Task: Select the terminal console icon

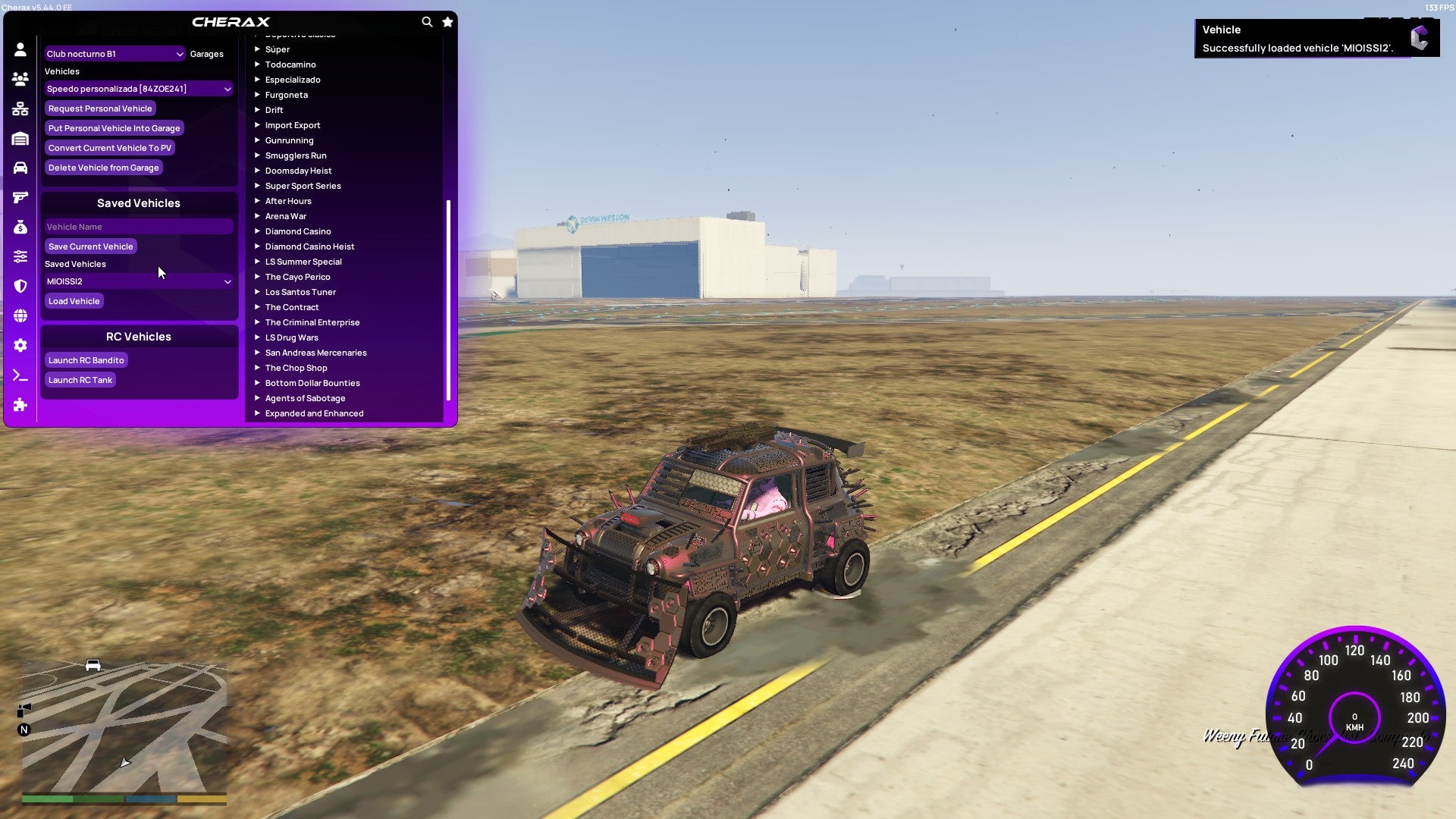Action: (20, 375)
